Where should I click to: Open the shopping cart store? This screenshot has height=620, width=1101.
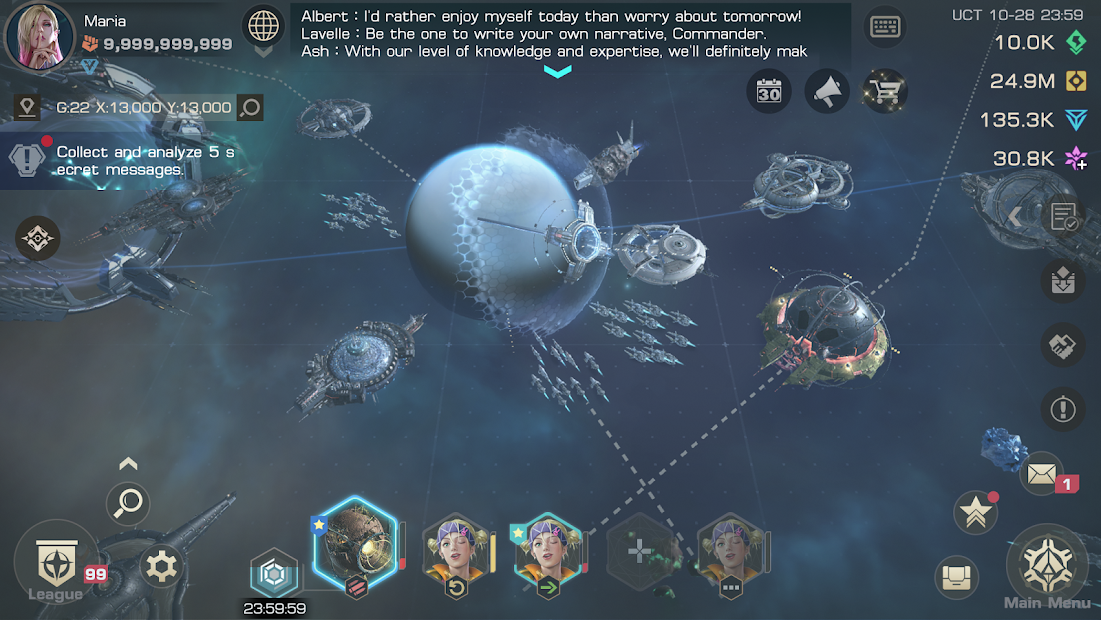pyautogui.click(x=885, y=93)
